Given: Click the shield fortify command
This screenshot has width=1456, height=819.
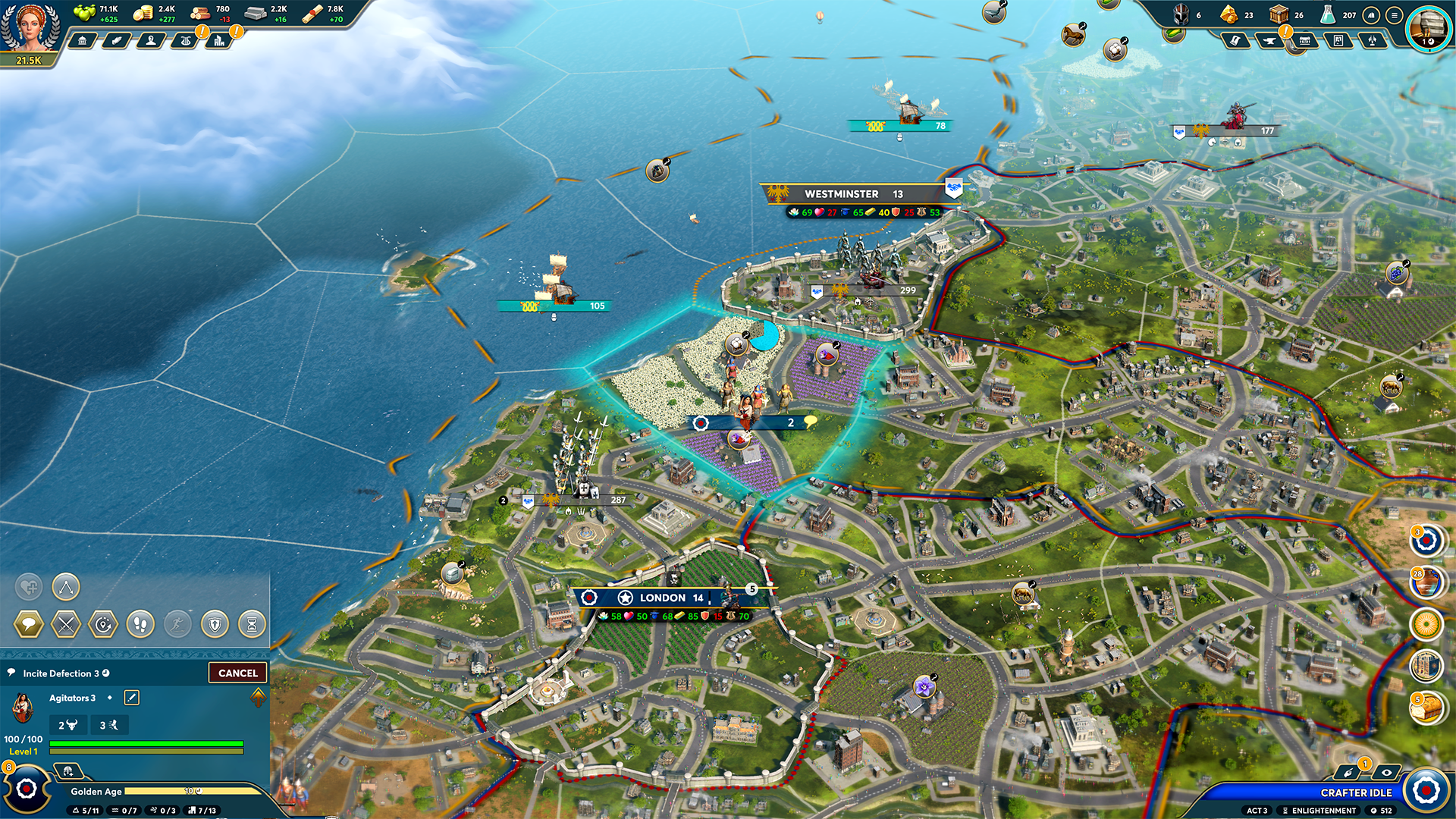Looking at the screenshot, I should point(215,625).
